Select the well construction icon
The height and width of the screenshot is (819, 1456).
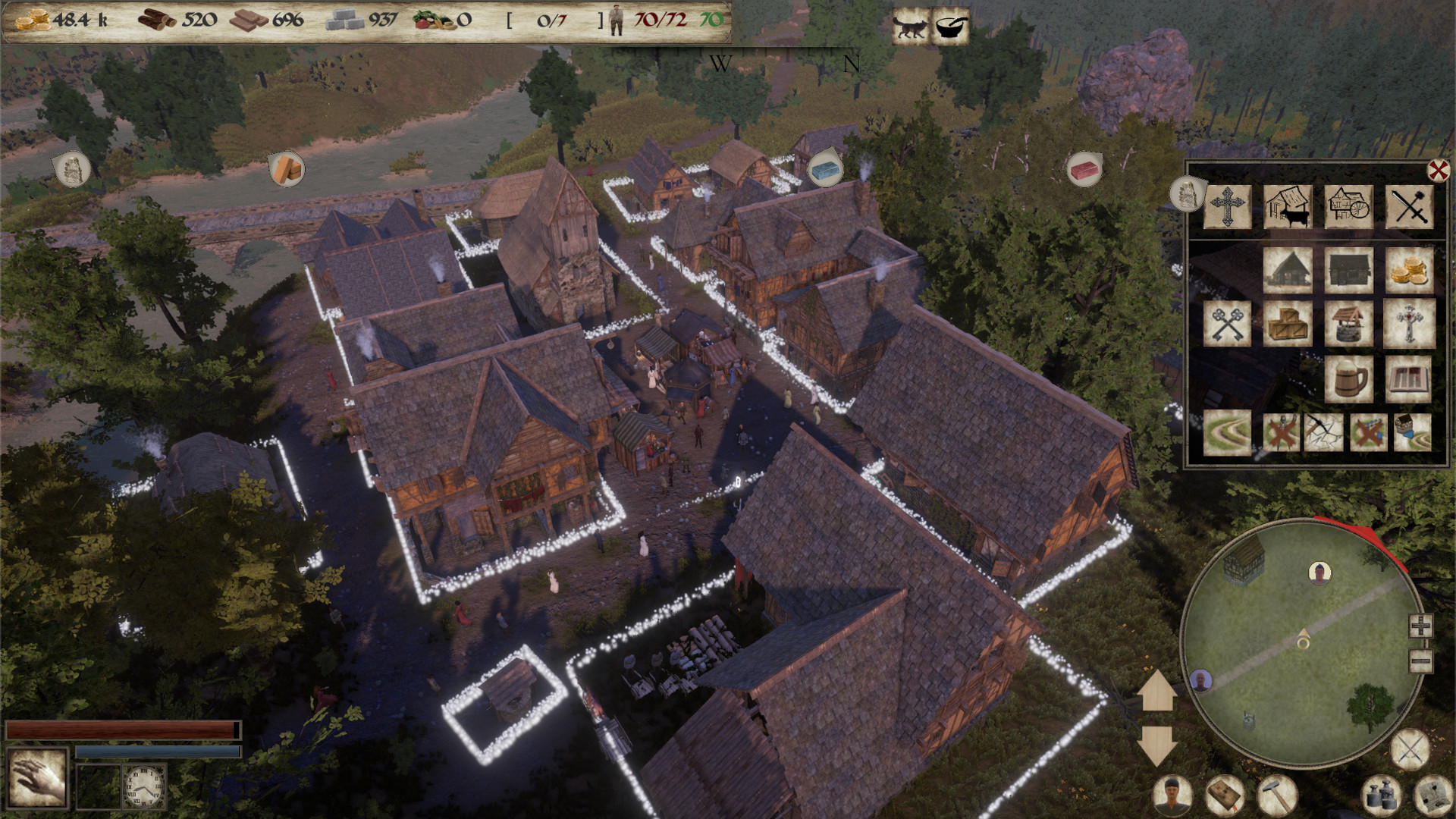coord(1350,323)
